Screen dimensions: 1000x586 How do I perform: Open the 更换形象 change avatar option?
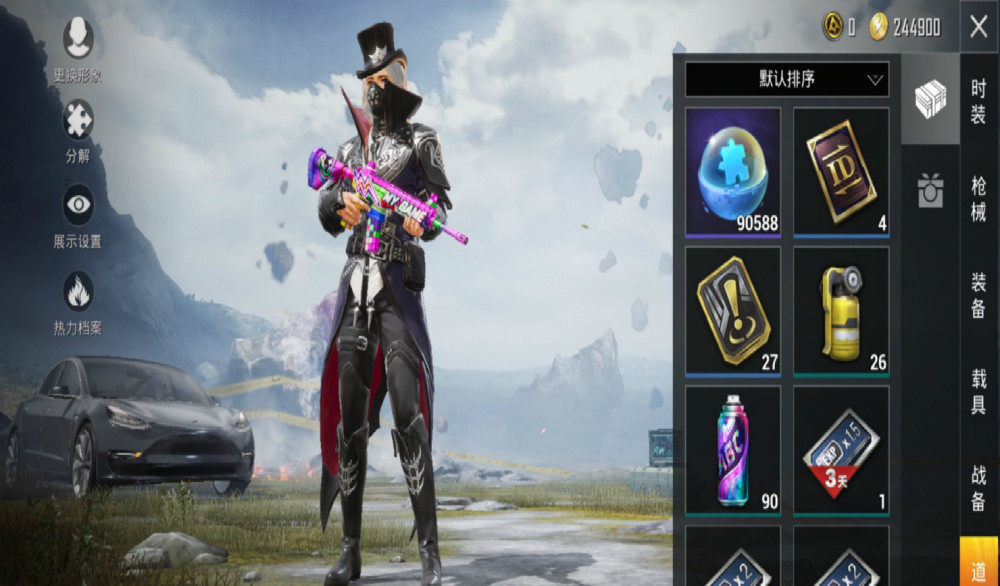click(x=78, y=47)
